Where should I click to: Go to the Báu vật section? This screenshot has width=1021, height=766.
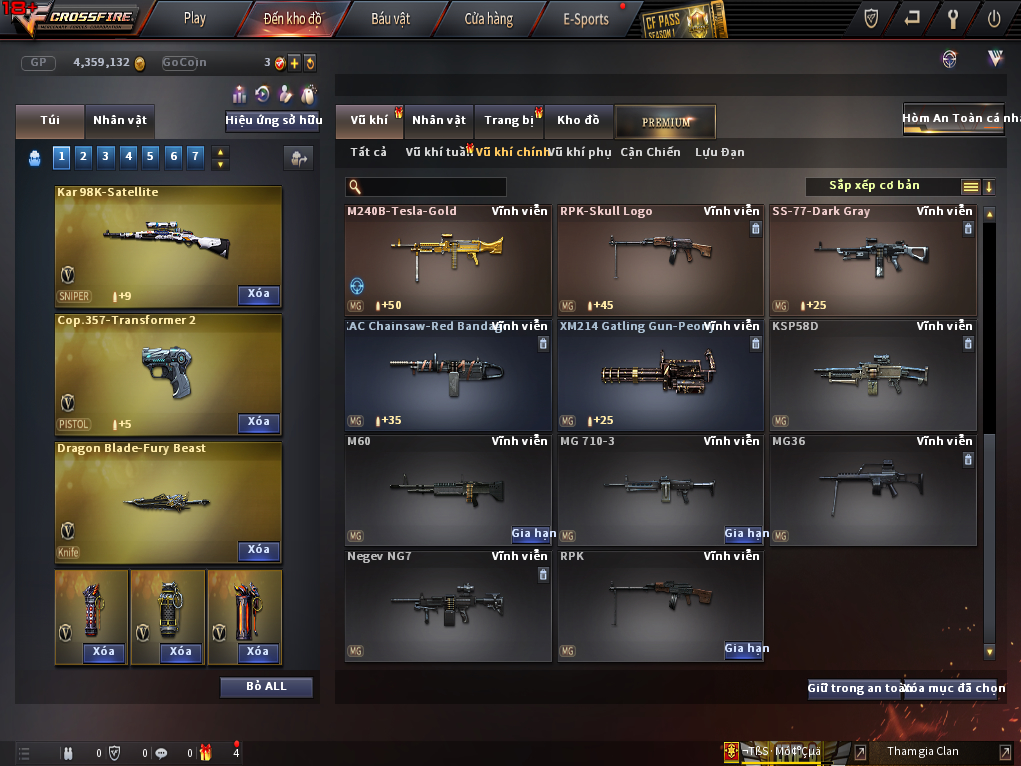tap(392, 18)
